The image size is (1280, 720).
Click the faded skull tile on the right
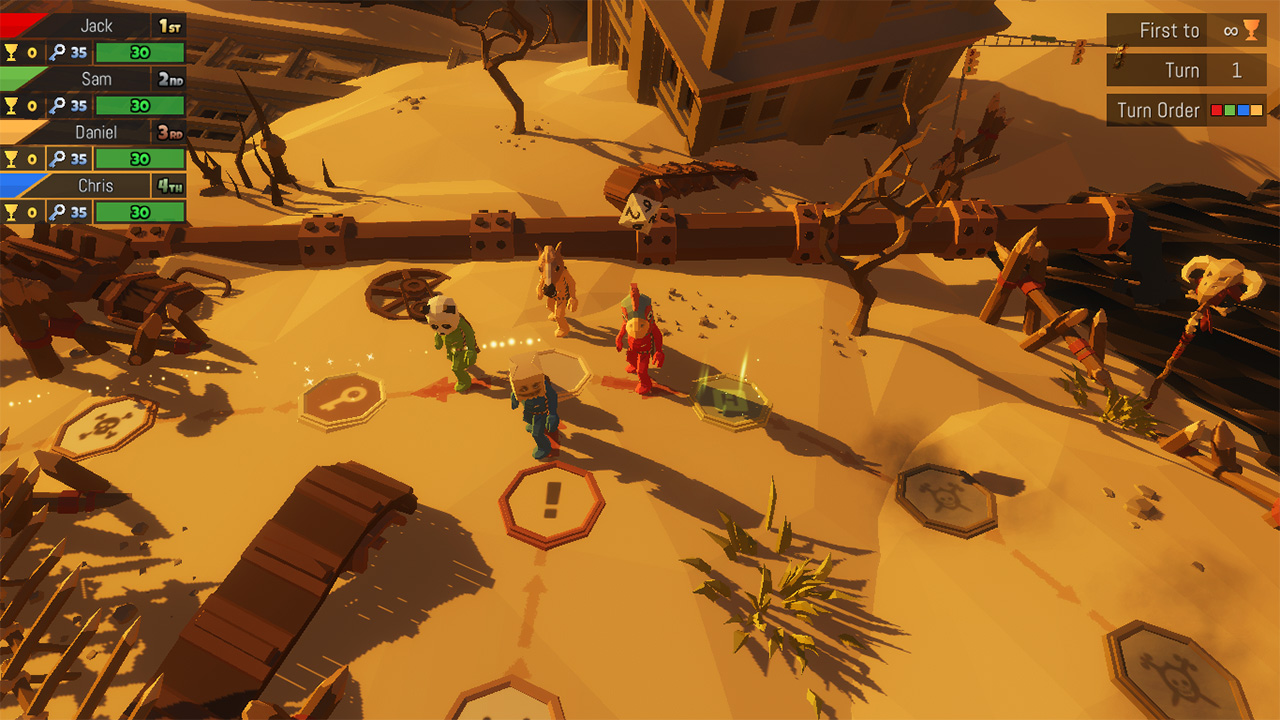[x=946, y=498]
